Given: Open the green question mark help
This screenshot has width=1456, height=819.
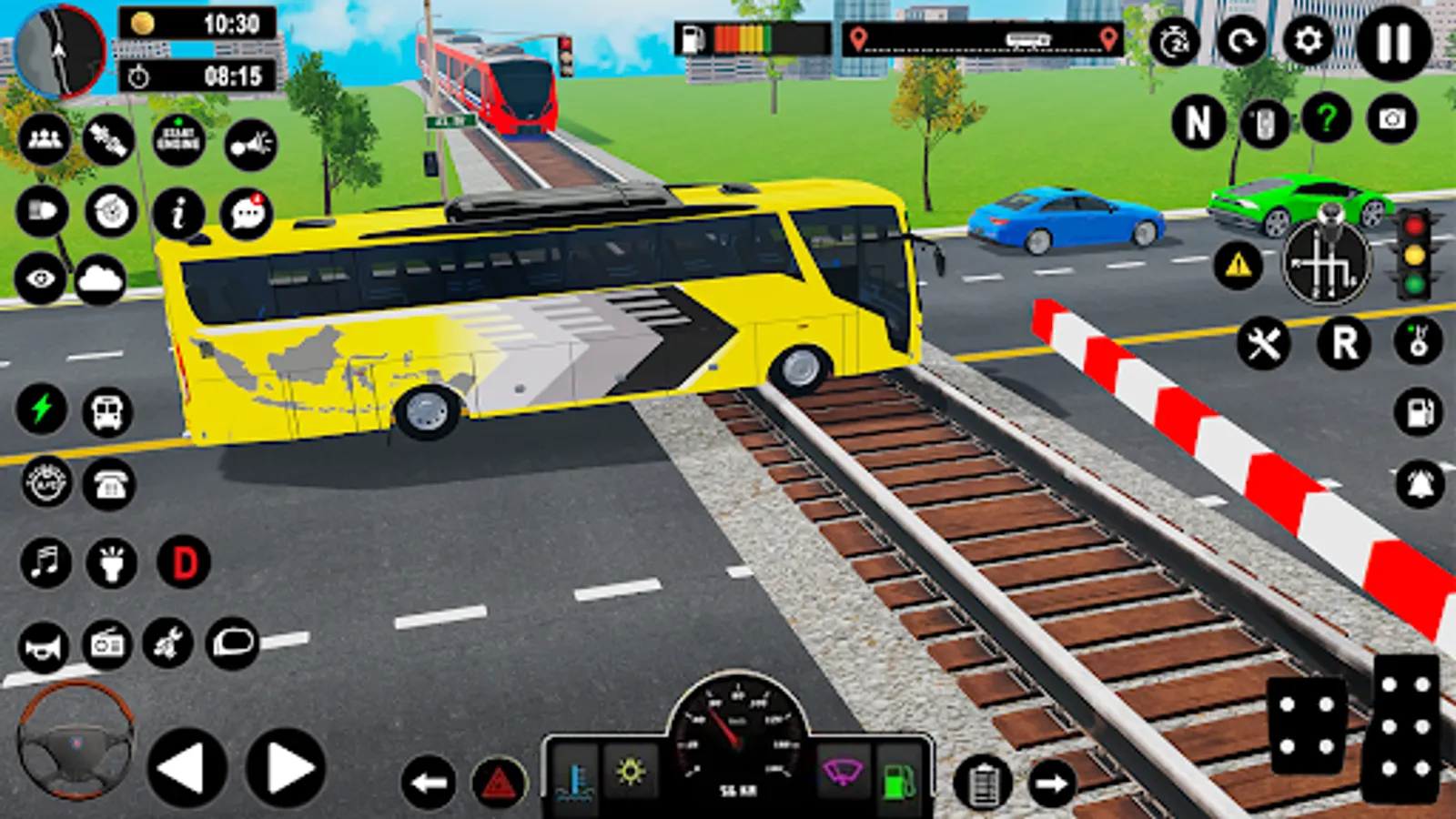Looking at the screenshot, I should coord(1326,119).
